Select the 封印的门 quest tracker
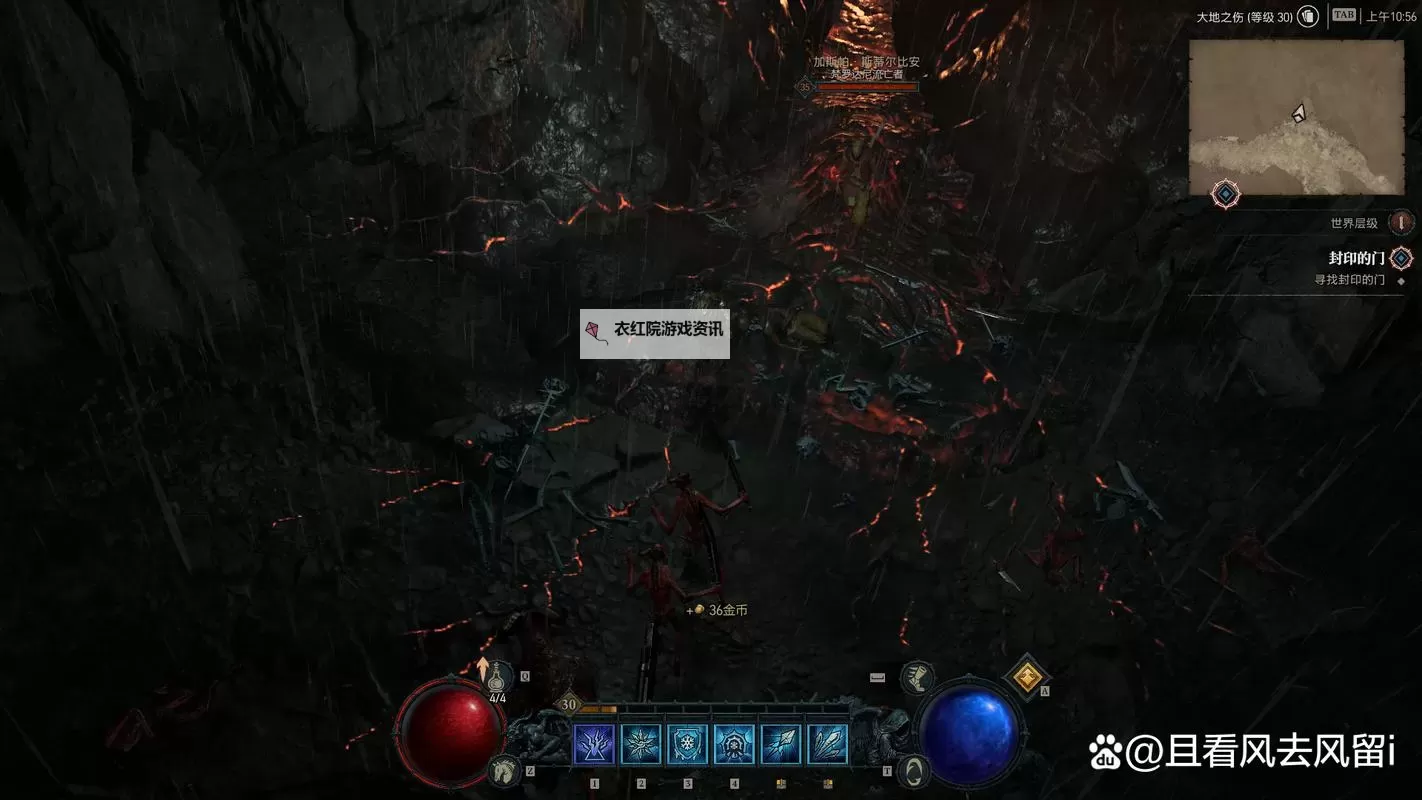Image resolution: width=1422 pixels, height=800 pixels. (x=1356, y=258)
